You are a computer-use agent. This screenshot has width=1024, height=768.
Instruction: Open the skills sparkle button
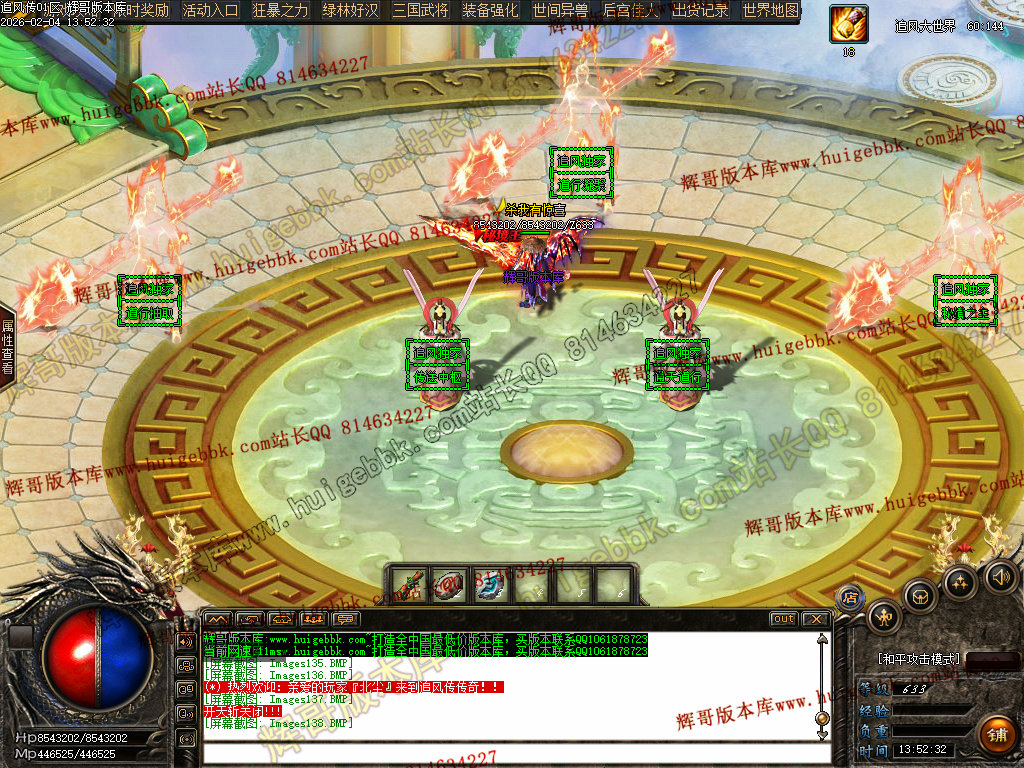point(960,582)
